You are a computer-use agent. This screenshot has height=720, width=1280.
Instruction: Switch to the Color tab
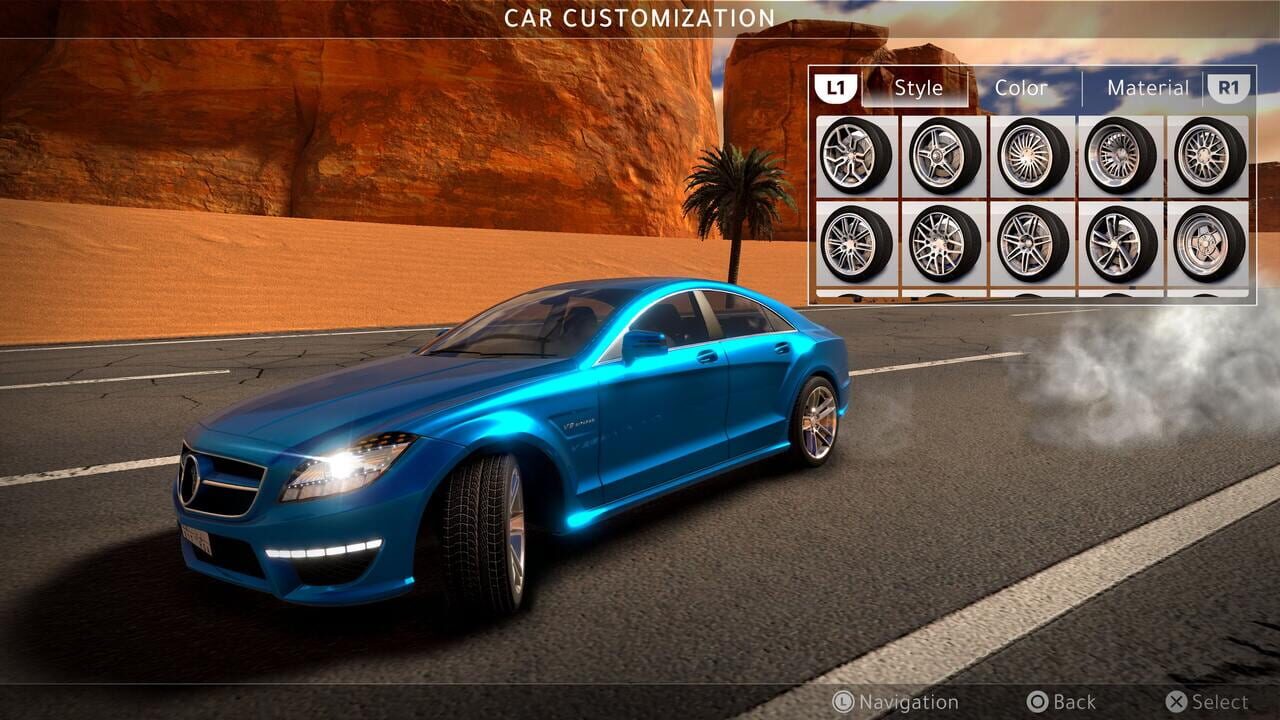(1021, 88)
